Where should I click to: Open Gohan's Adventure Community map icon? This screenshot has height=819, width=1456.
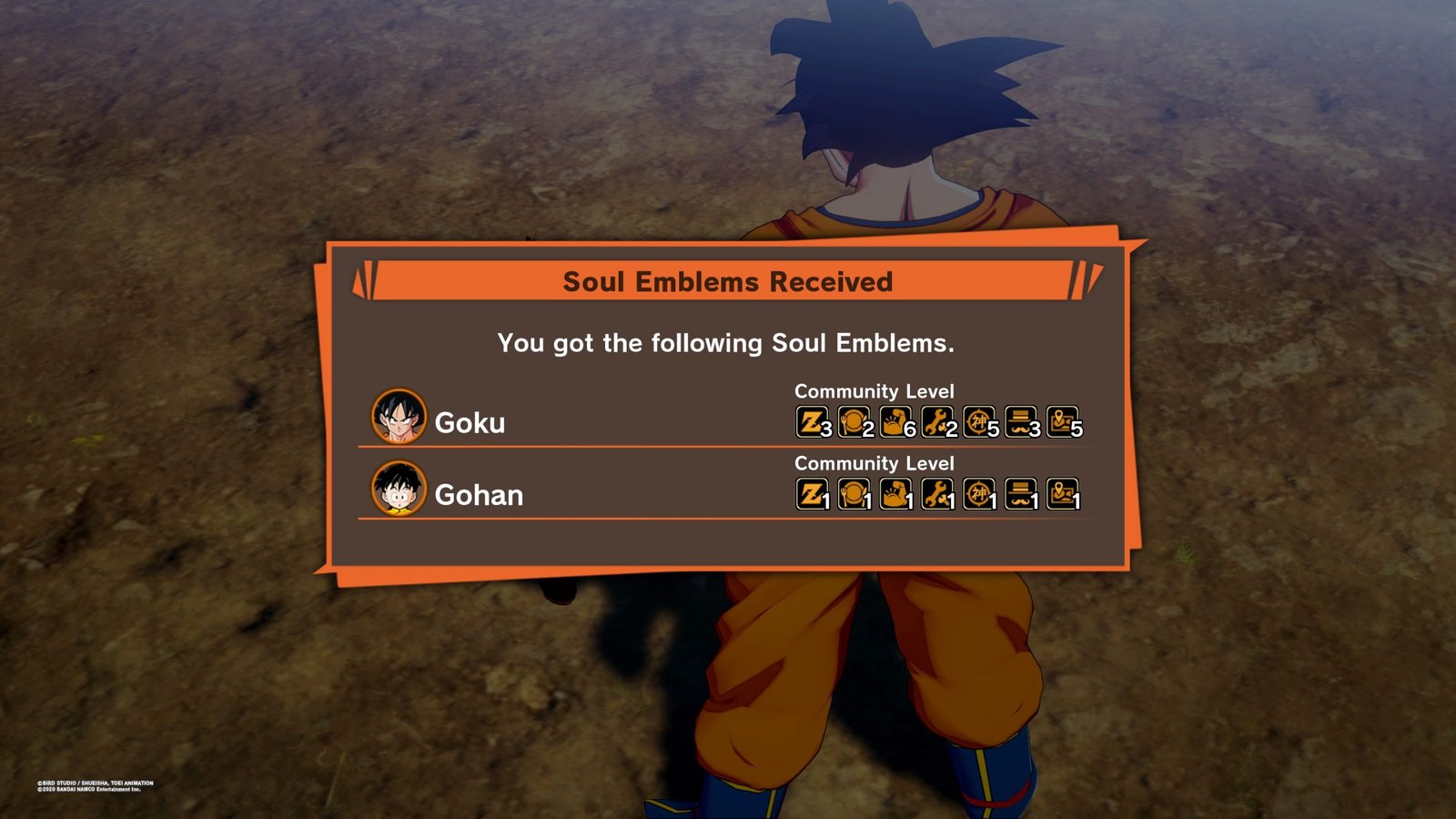pos(1063,495)
